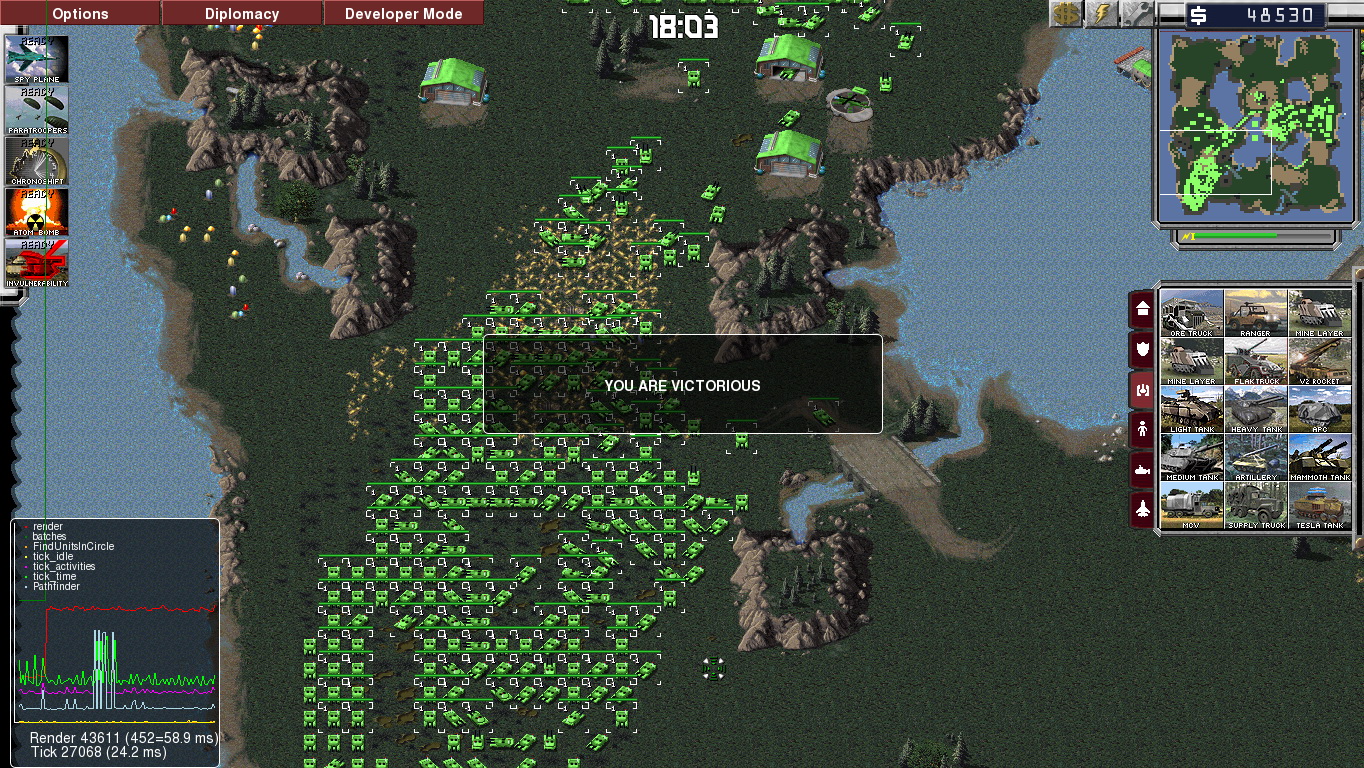
Task: Open the infantry production tab
Action: [1142, 430]
